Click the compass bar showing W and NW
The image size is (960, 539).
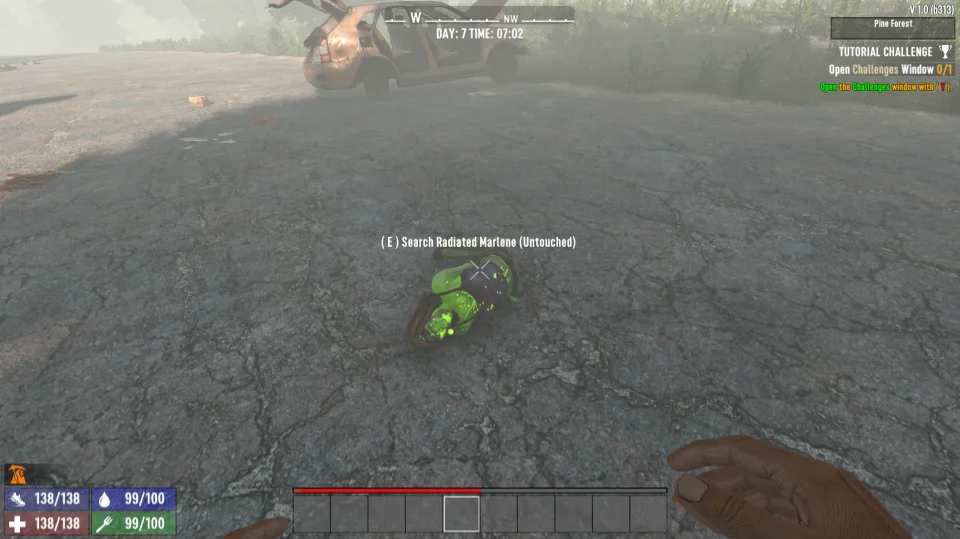click(479, 17)
